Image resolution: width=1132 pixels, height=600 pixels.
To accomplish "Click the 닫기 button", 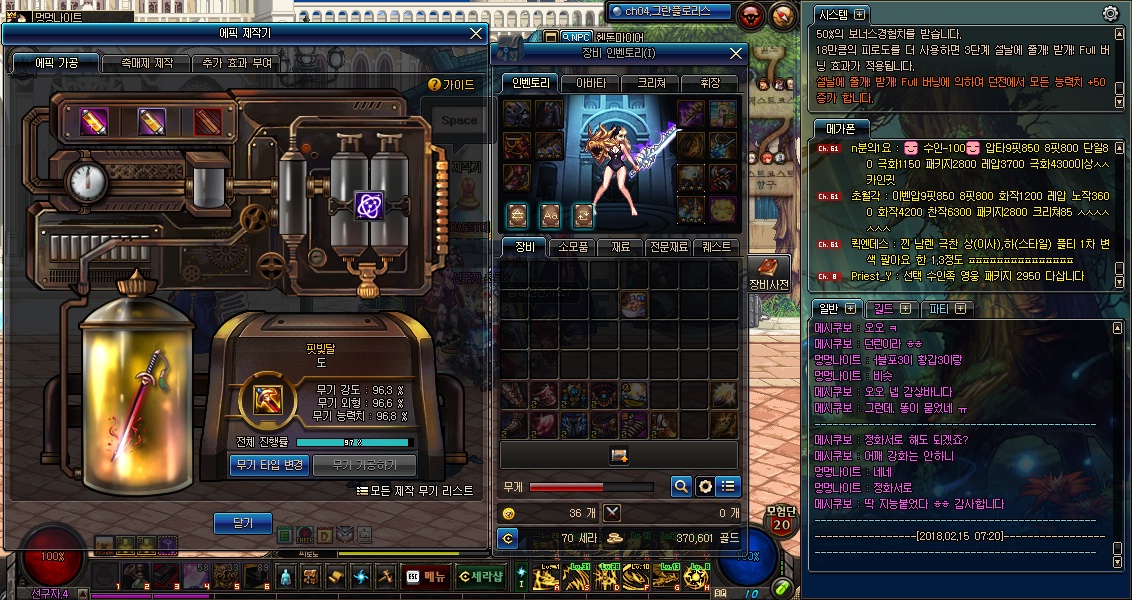I will [x=243, y=523].
